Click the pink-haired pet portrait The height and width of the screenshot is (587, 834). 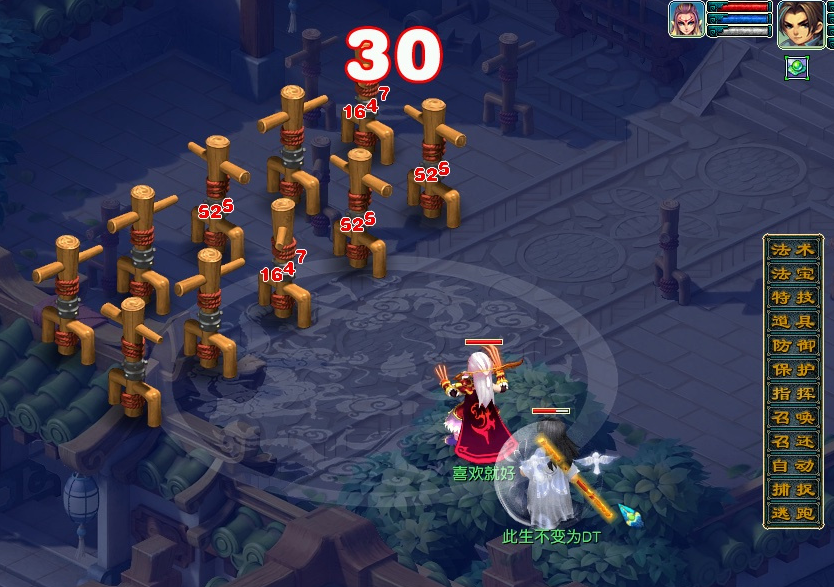(686, 19)
